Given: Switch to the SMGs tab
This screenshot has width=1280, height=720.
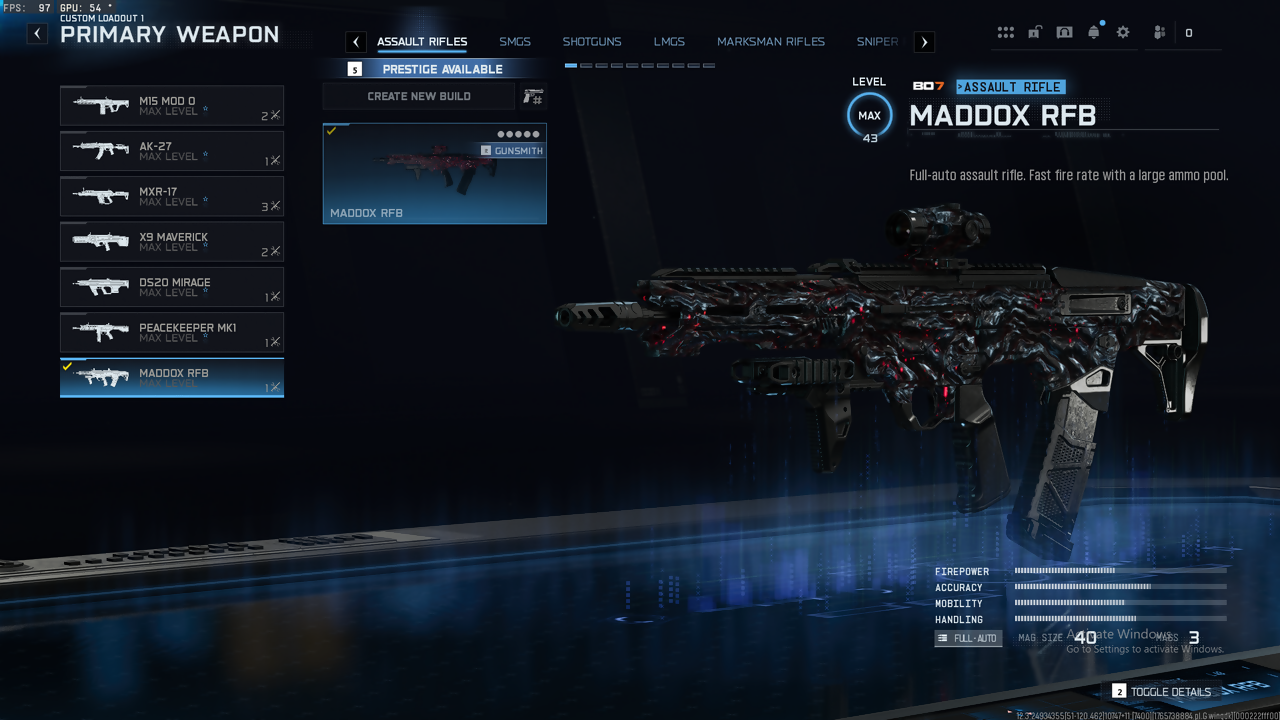Looking at the screenshot, I should (515, 42).
